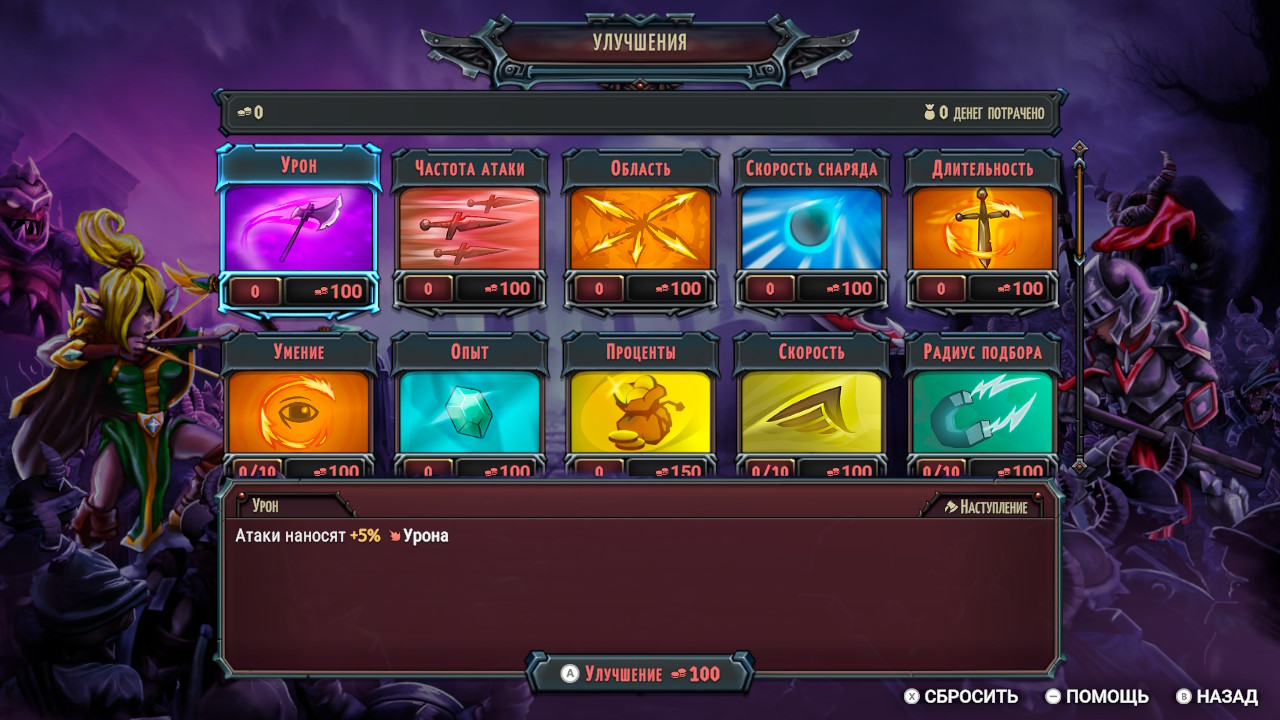
Task: Select the Скорость wing upgrade tile
Action: tap(811, 412)
